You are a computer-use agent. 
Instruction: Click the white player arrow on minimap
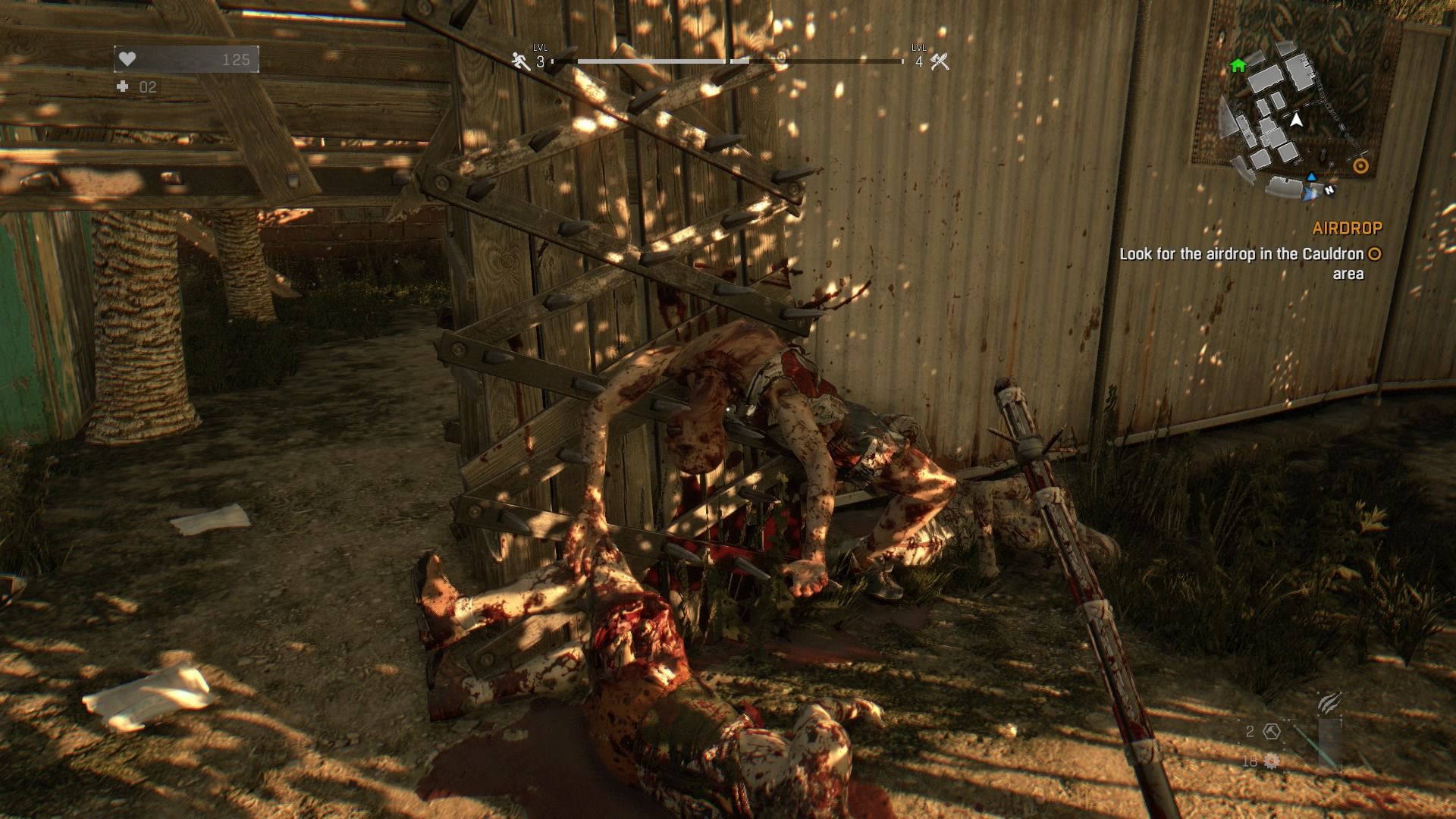tap(1297, 120)
